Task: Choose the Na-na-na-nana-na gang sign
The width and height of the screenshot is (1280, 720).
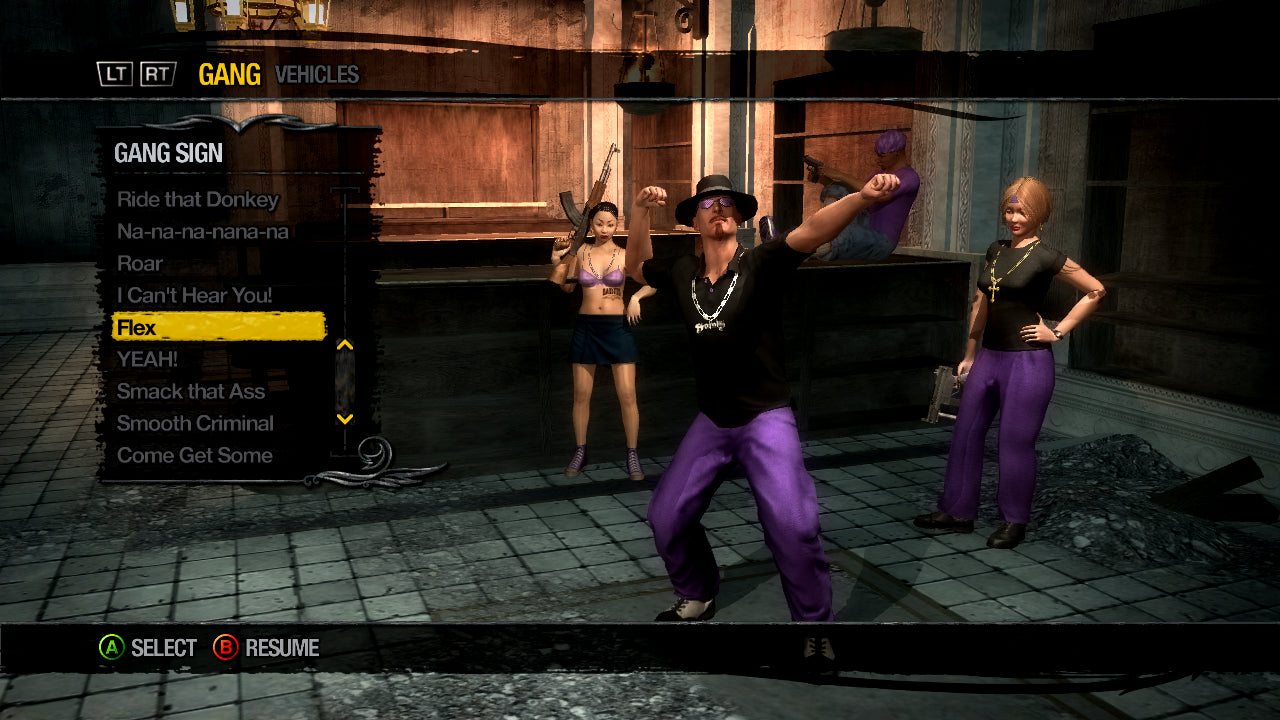Action: tap(202, 231)
